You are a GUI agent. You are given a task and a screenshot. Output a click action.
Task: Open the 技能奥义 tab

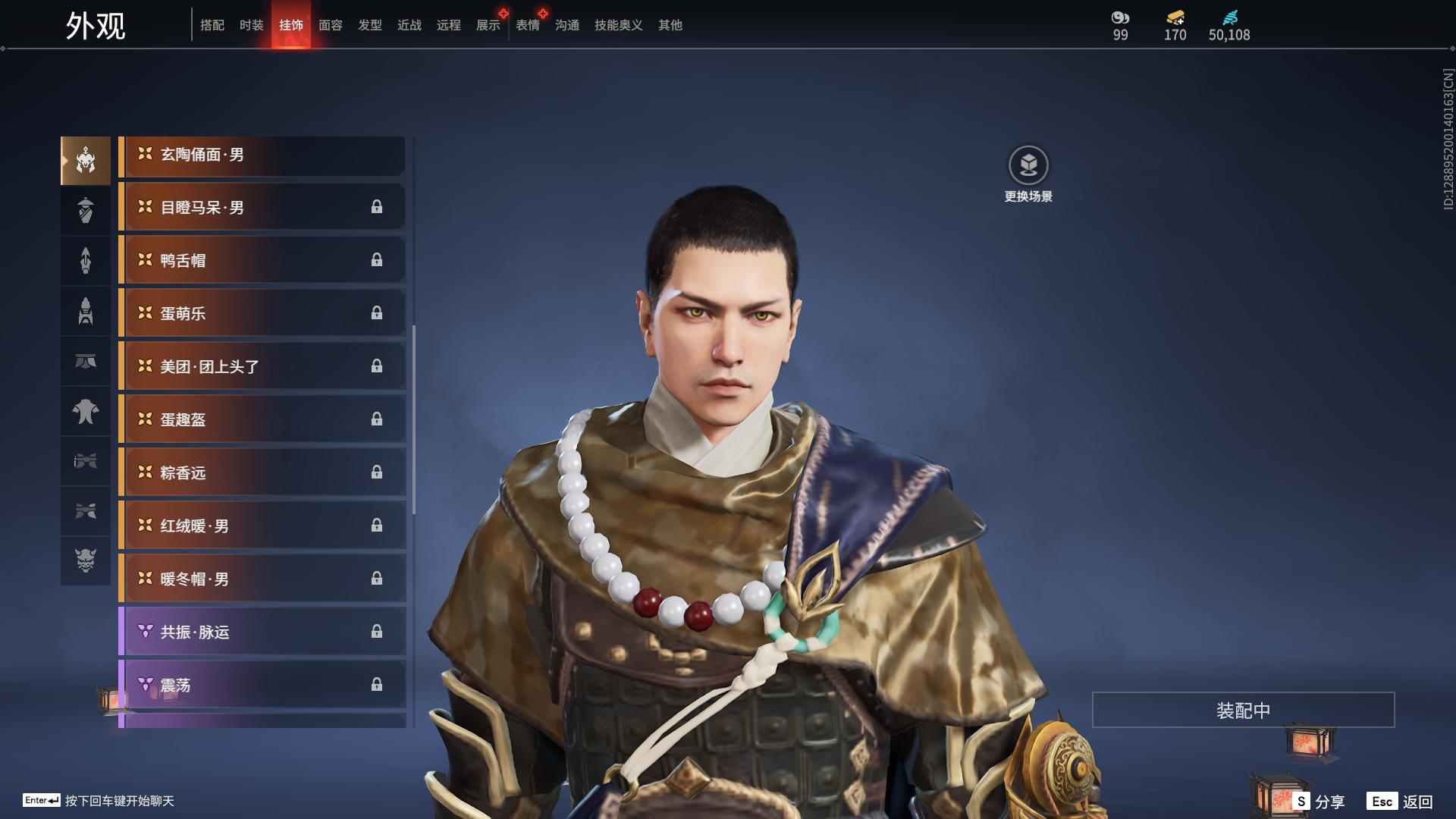619,25
